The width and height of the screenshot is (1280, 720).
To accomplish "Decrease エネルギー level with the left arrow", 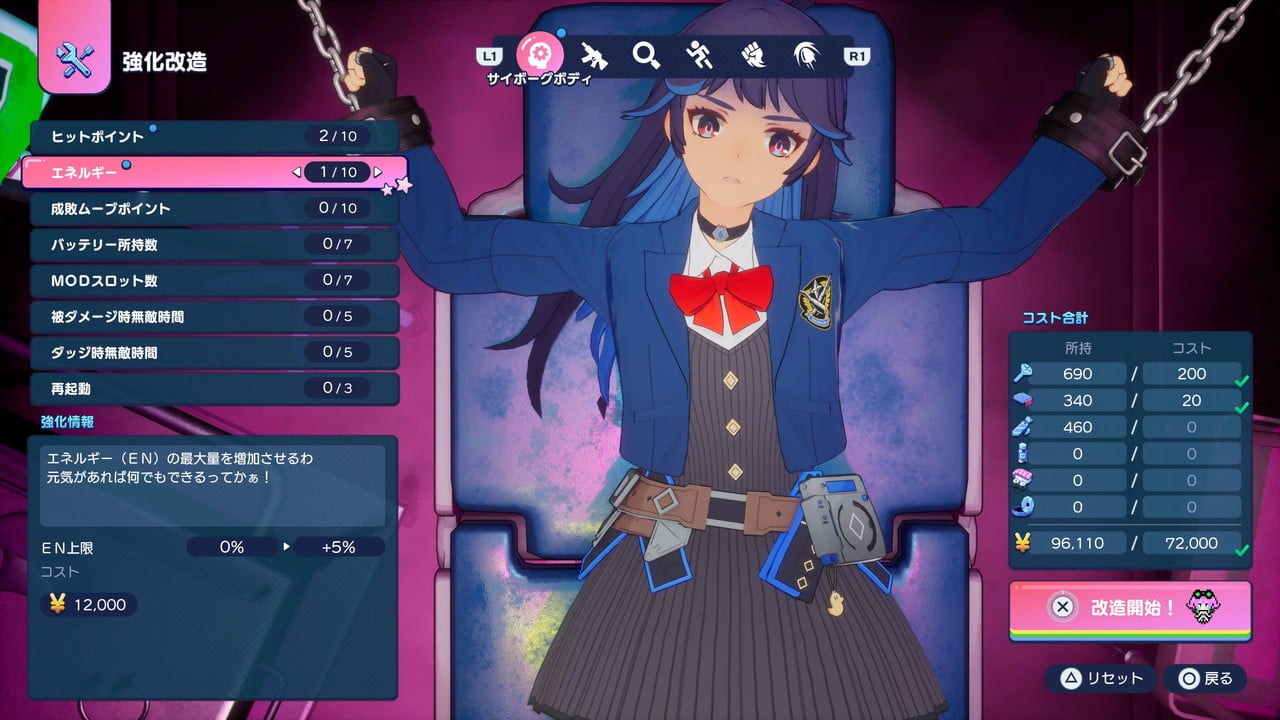I will click(x=297, y=172).
